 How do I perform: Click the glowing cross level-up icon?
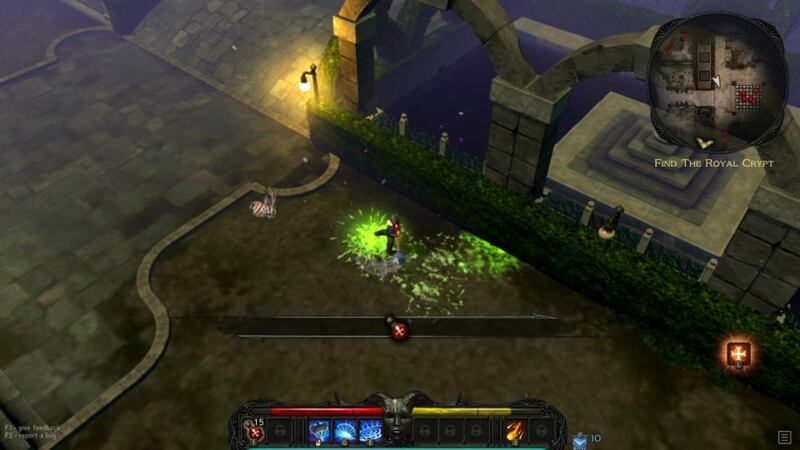[x=739, y=353]
